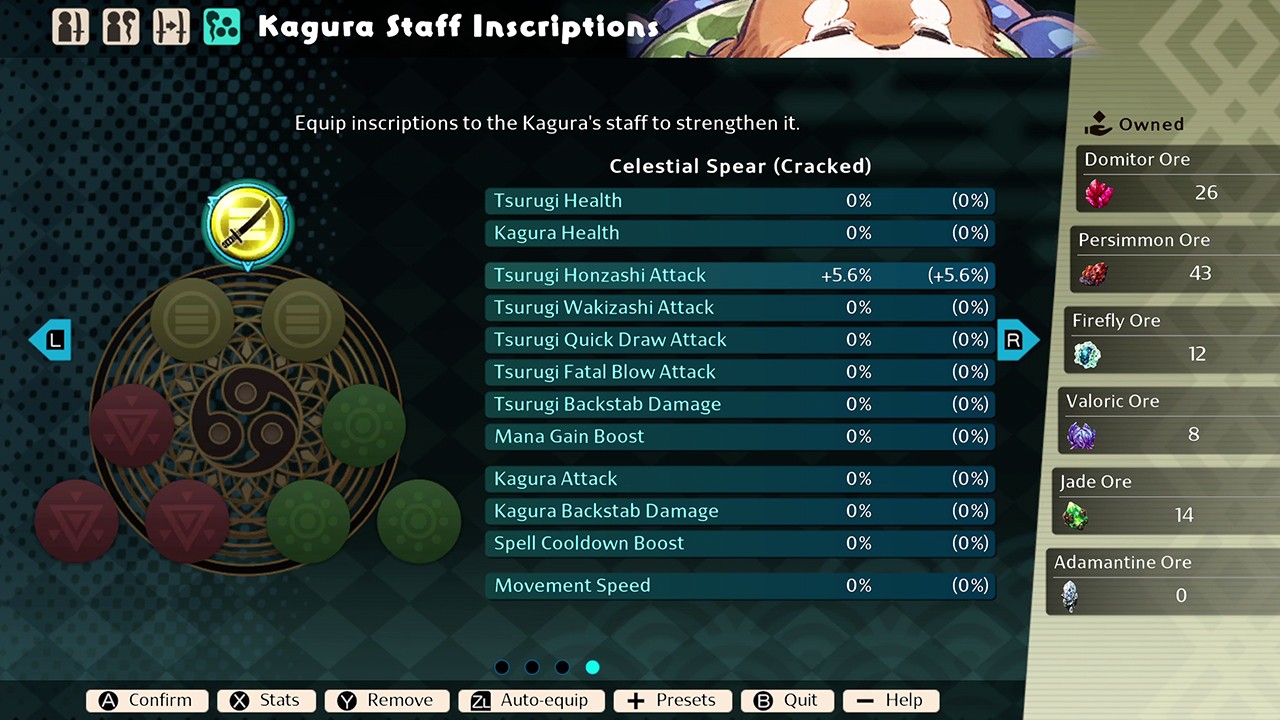Select the Movement Speed stat row
The image size is (1280, 720).
[740, 585]
